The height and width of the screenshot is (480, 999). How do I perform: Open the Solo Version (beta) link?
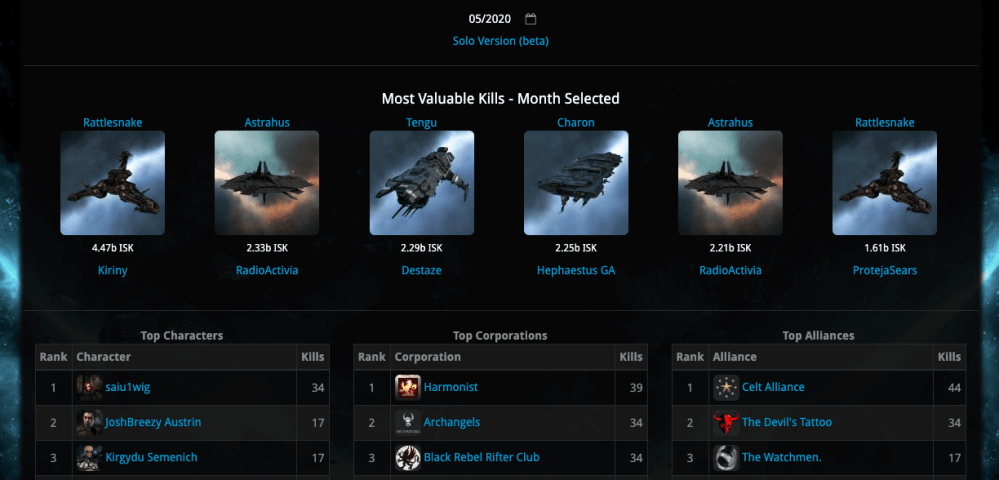click(500, 41)
